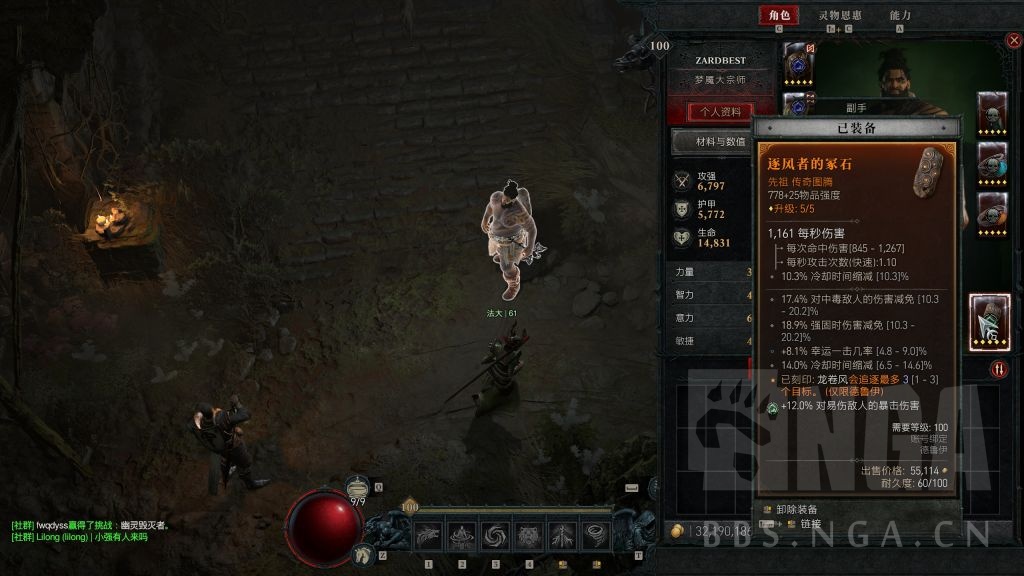This screenshot has width=1024, height=576.
Task: Show the 材料与数值 materials and stats
Action: pos(711,142)
